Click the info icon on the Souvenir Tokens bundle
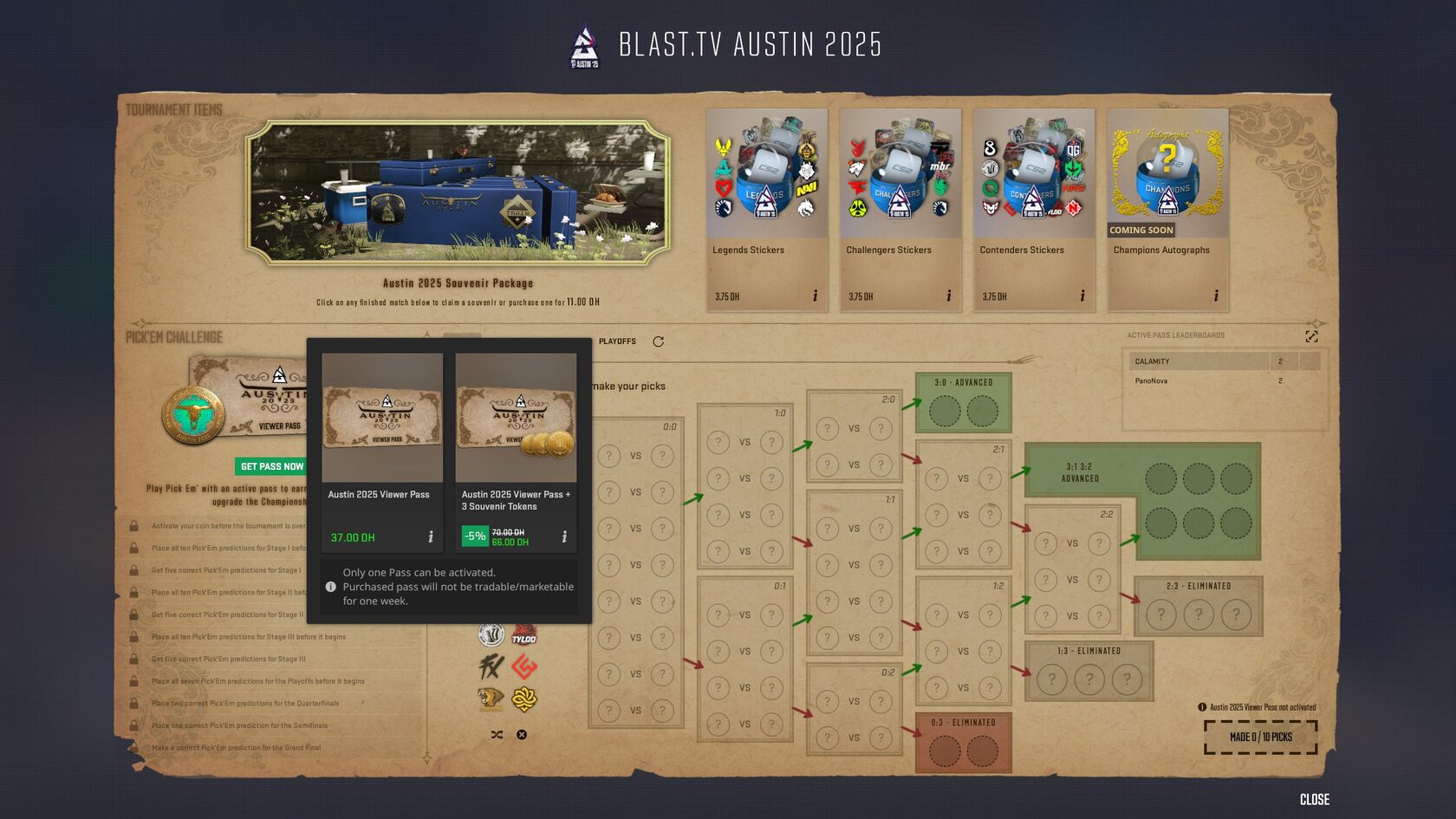1456x819 pixels. tap(563, 537)
